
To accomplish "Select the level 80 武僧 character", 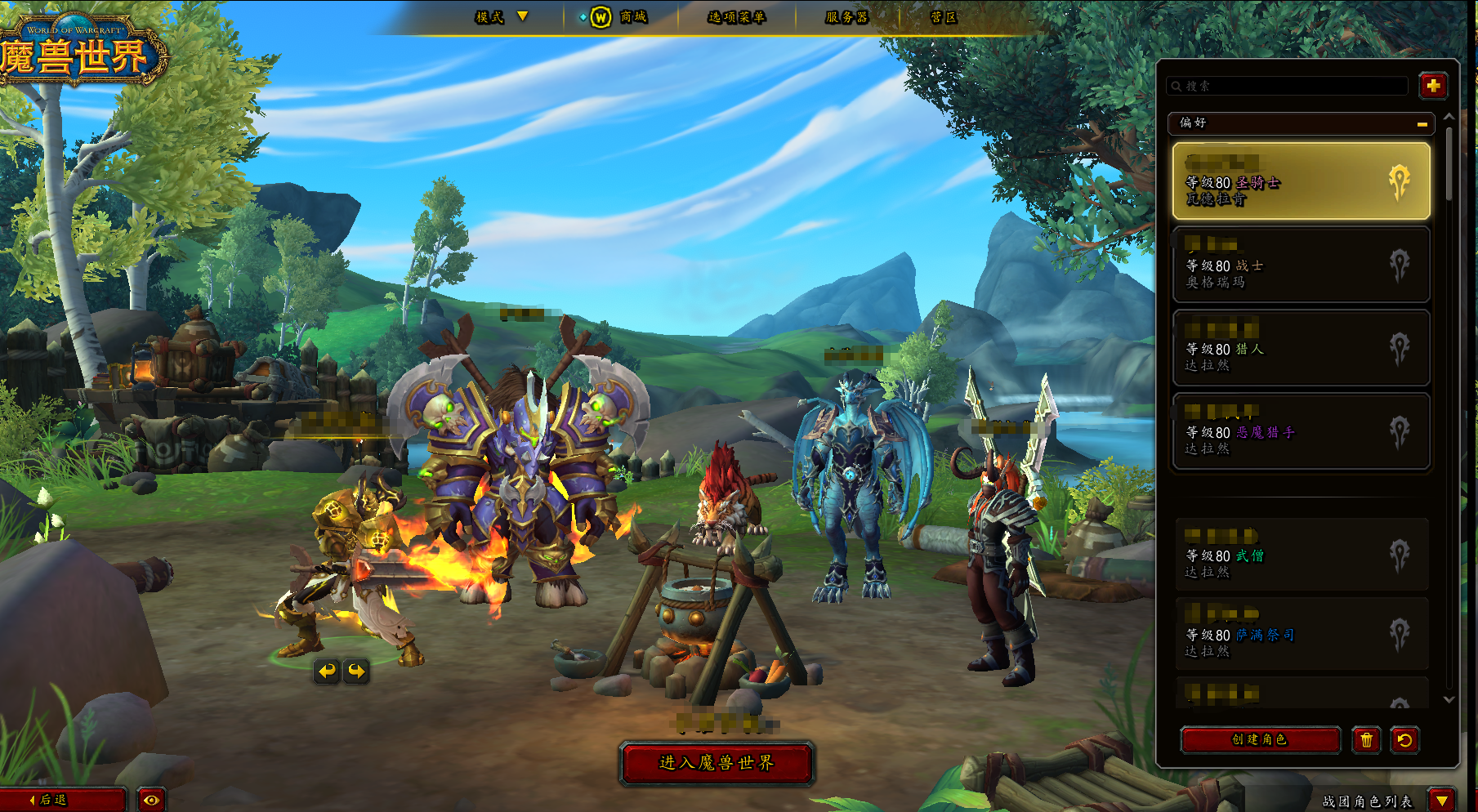I will tap(1301, 555).
